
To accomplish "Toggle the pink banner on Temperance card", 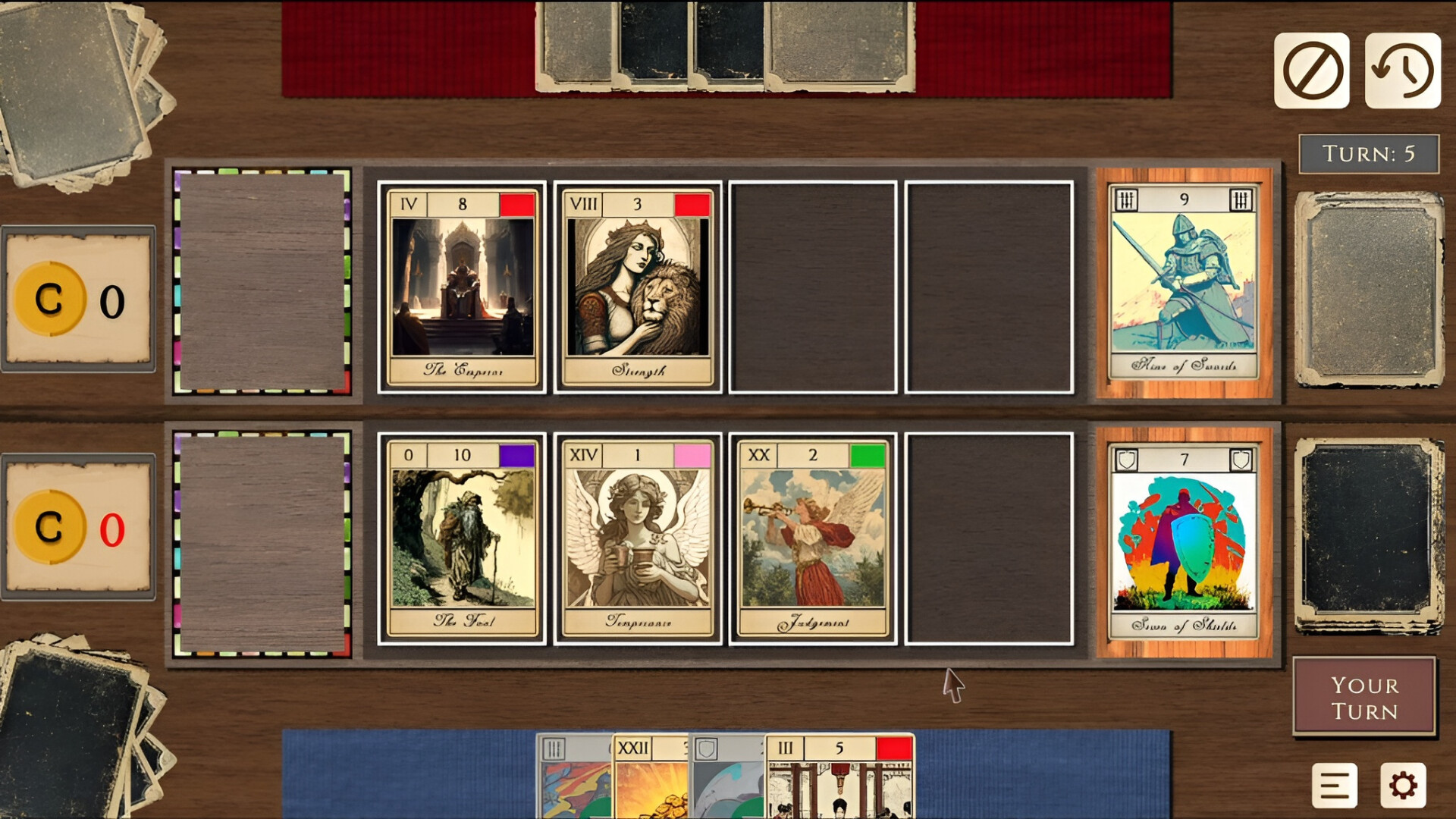I will [693, 455].
